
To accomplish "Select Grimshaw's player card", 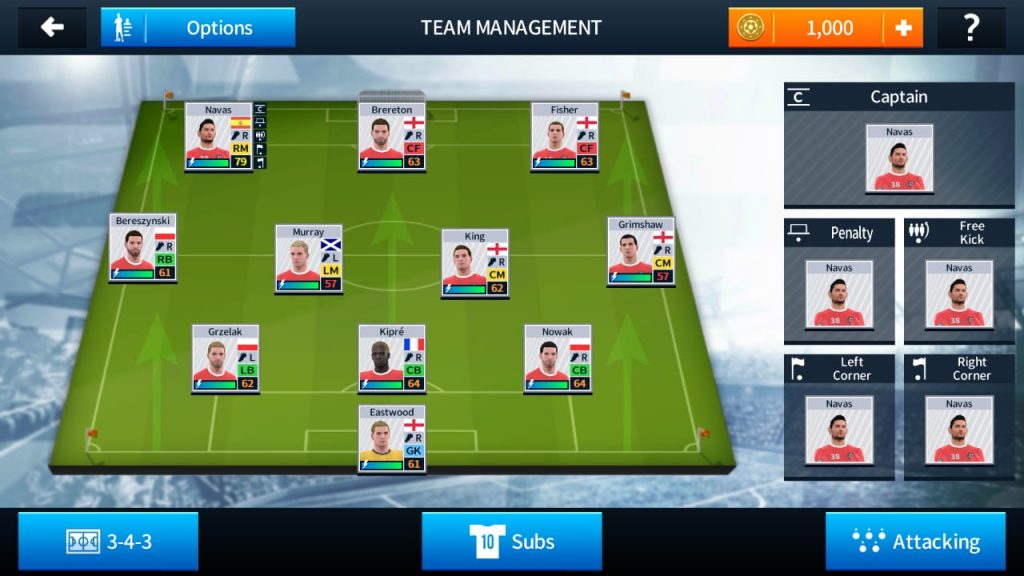I will coord(641,250).
